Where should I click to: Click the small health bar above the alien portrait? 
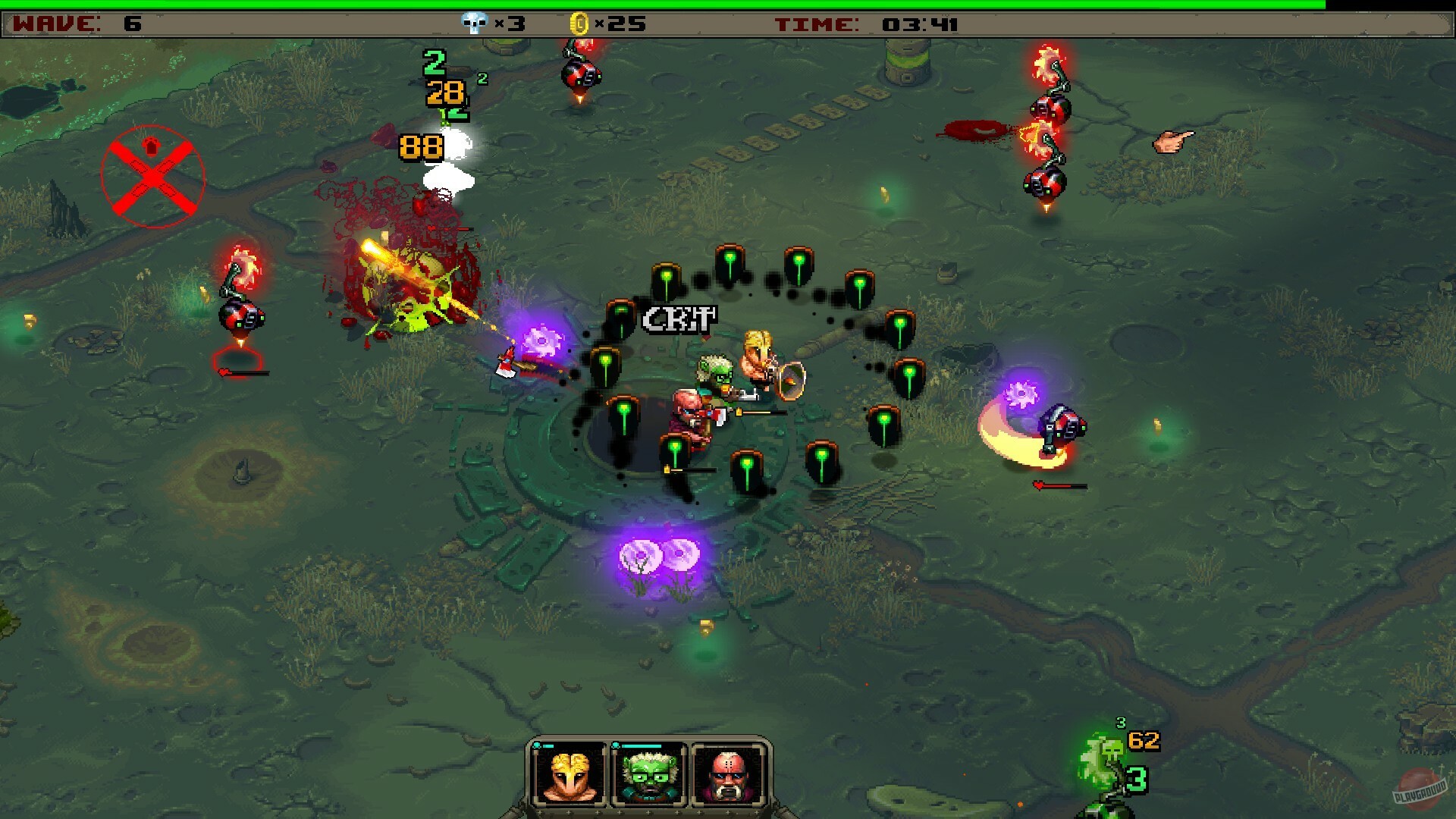(x=548, y=745)
